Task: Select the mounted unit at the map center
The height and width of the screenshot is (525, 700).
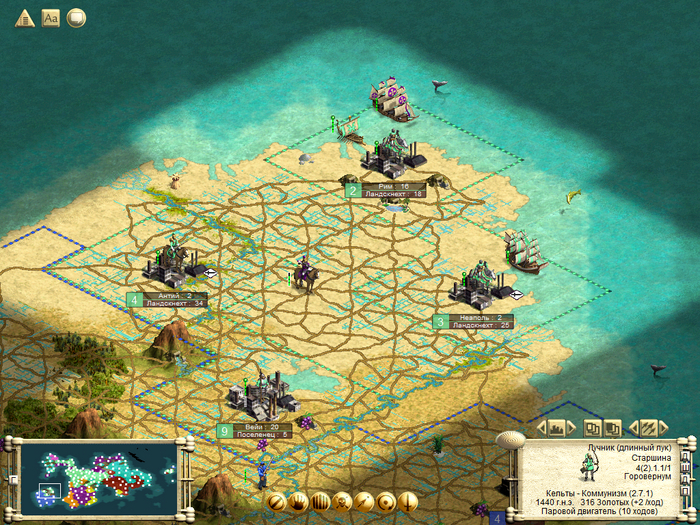Action: (x=303, y=274)
